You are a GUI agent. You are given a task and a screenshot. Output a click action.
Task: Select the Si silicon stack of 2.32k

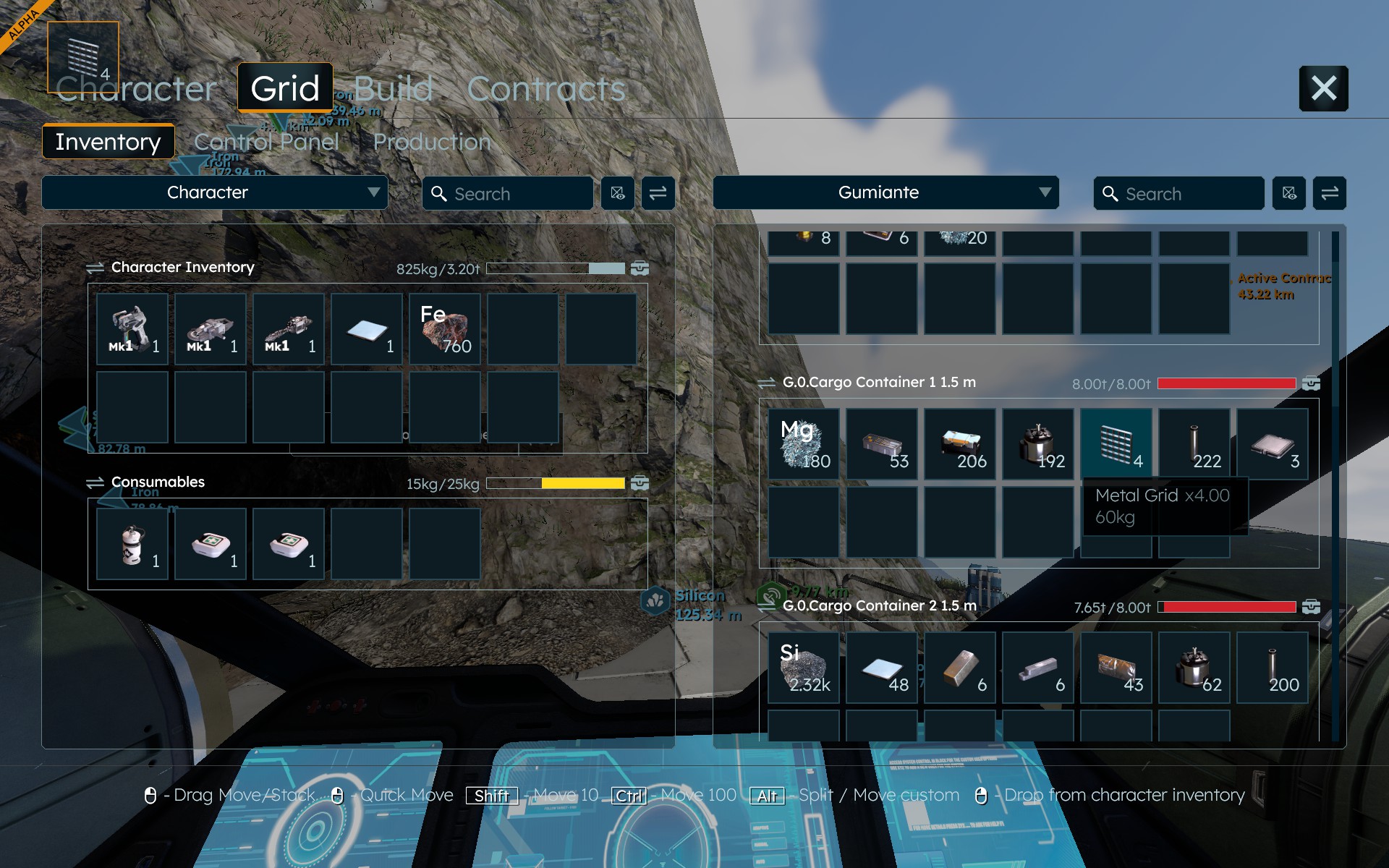804,668
